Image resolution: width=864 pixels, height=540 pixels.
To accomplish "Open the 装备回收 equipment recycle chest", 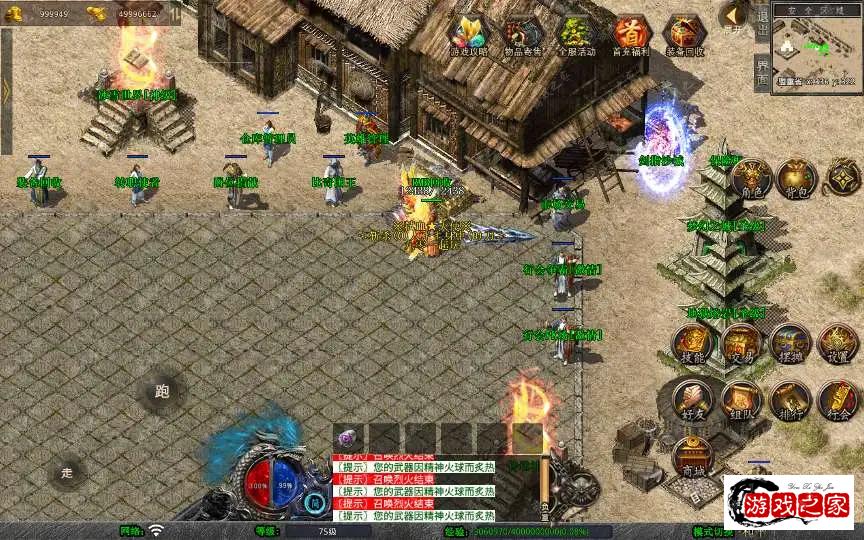I will [x=685, y=35].
